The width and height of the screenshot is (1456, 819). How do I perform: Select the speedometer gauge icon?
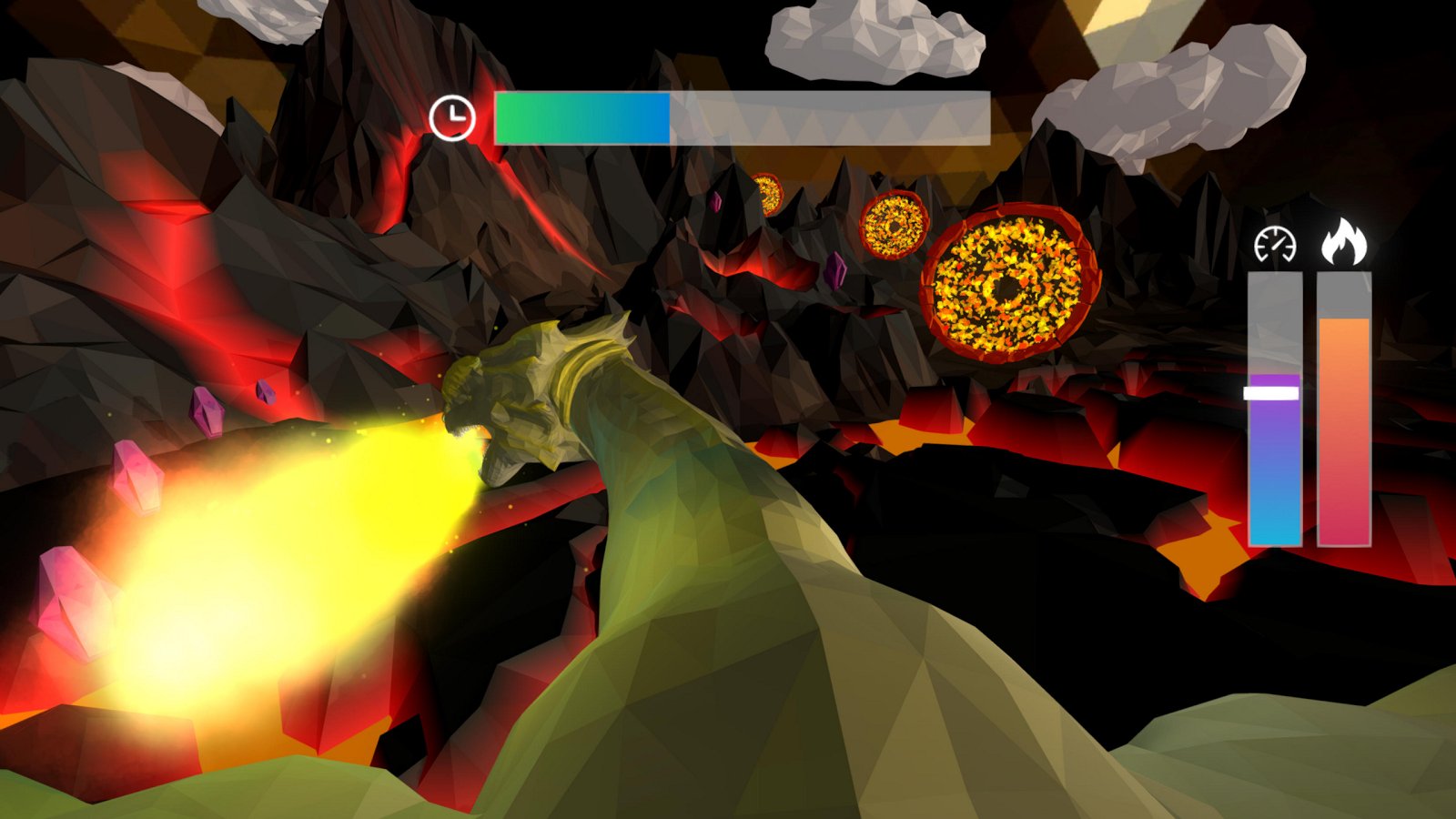(x=1274, y=244)
